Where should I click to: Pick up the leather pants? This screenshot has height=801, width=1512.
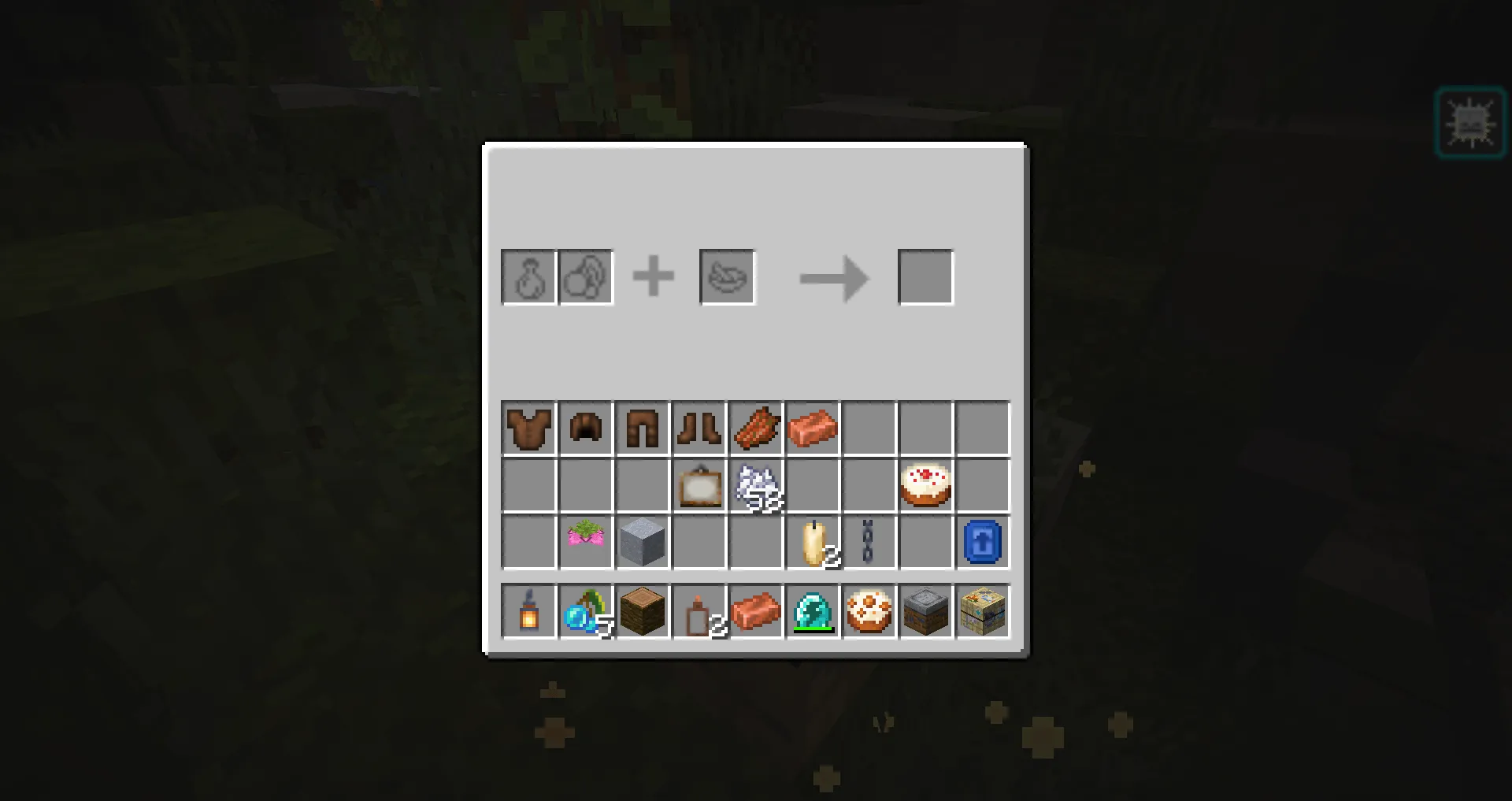(x=642, y=428)
